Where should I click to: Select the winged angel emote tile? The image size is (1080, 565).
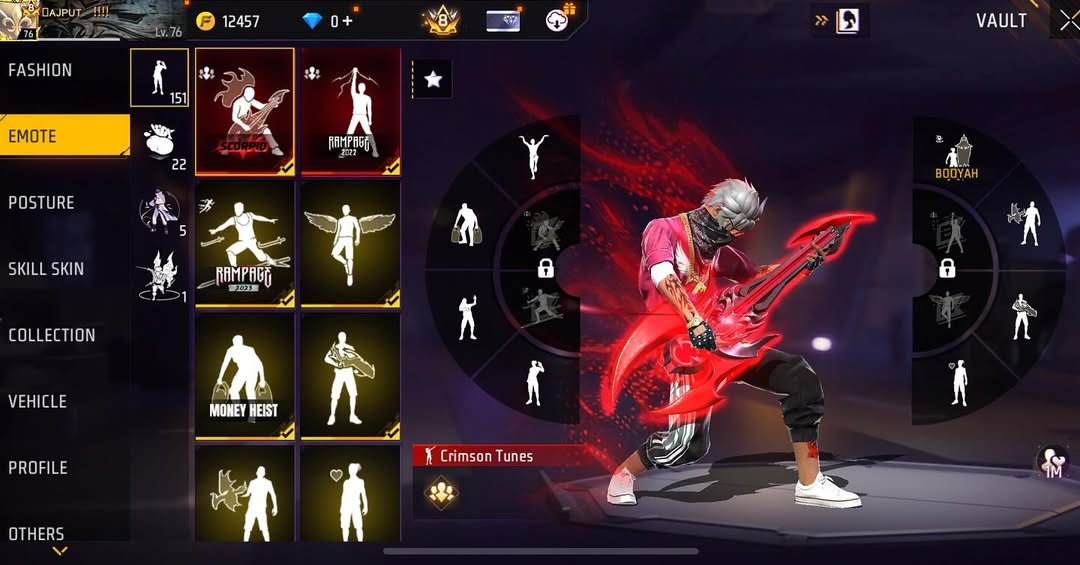[x=350, y=244]
